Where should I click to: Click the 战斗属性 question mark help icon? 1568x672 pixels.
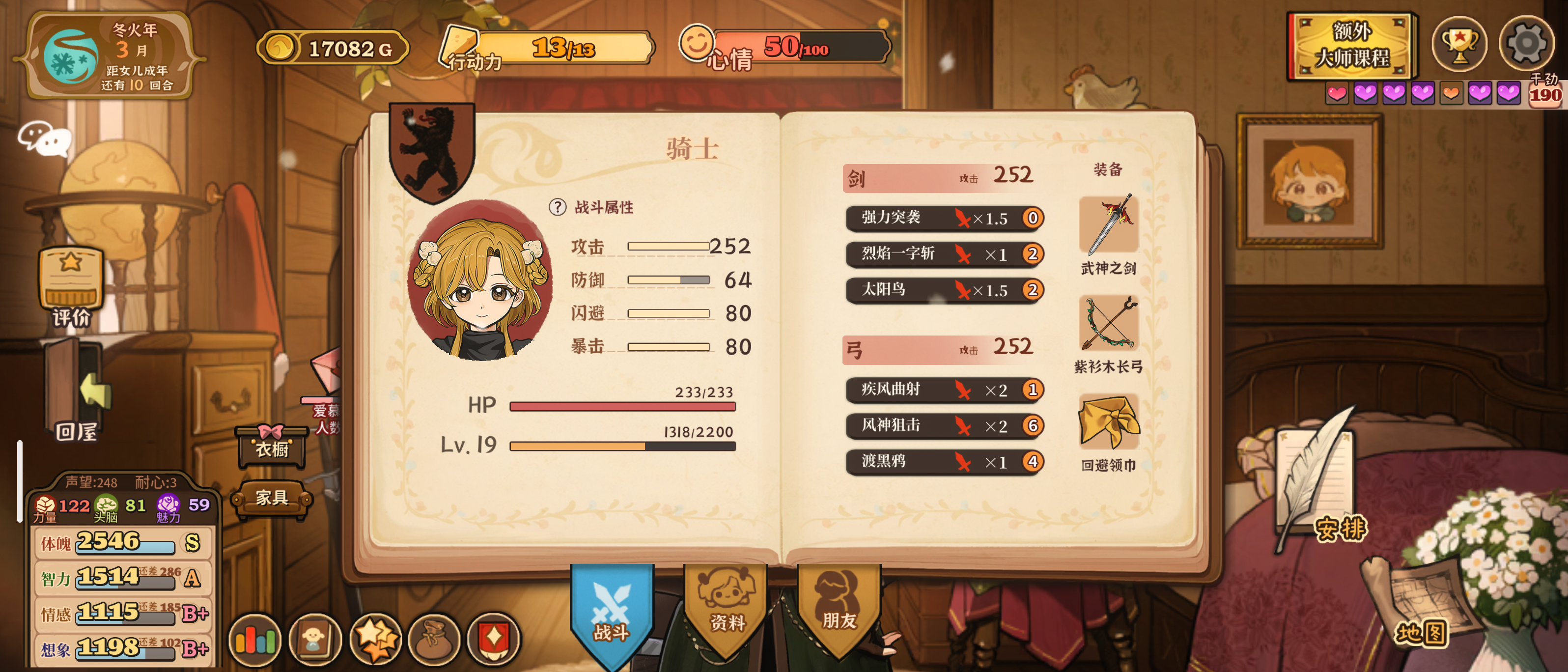click(x=557, y=208)
